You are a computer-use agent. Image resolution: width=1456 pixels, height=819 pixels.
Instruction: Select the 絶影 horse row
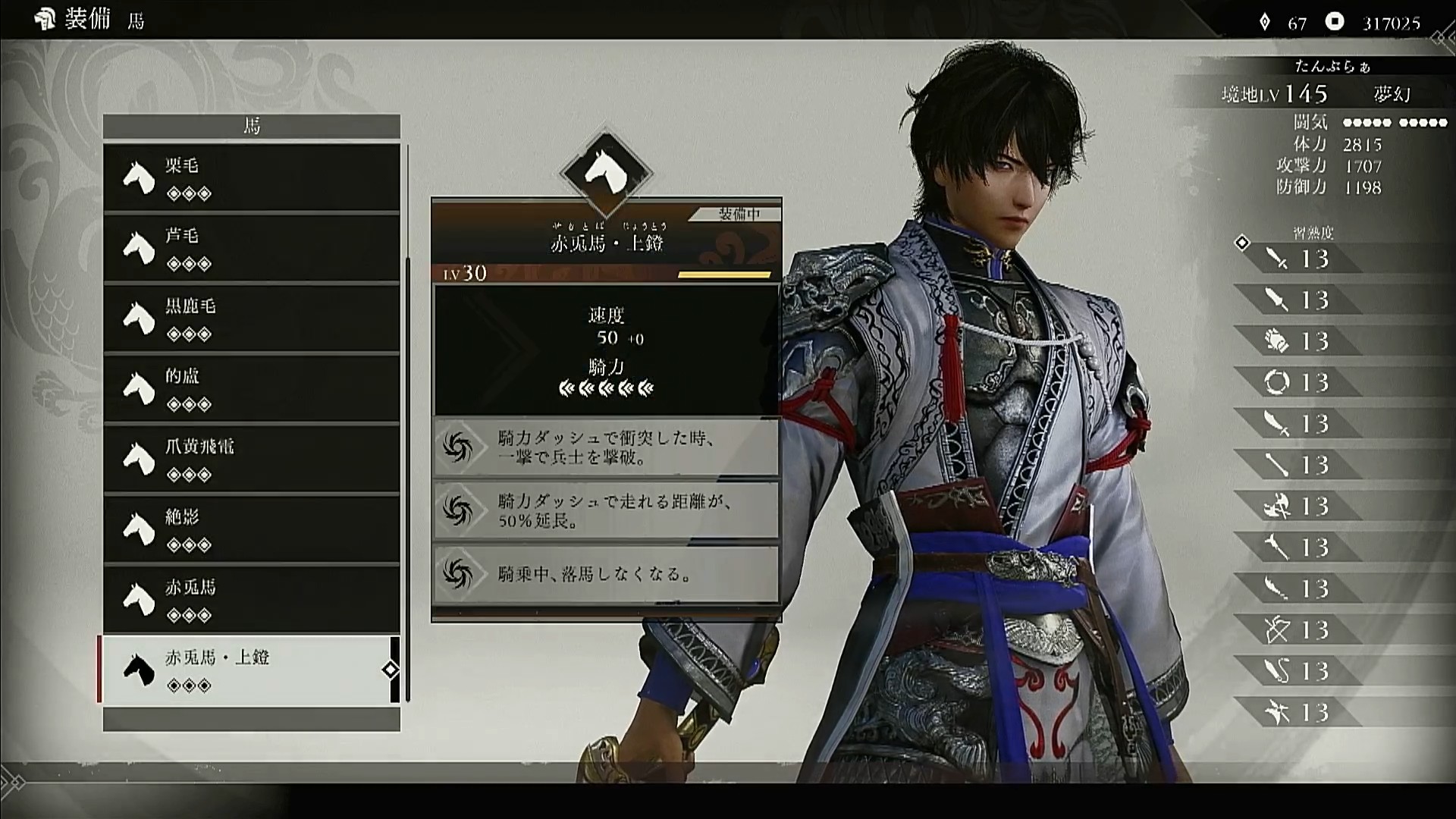[x=251, y=529]
